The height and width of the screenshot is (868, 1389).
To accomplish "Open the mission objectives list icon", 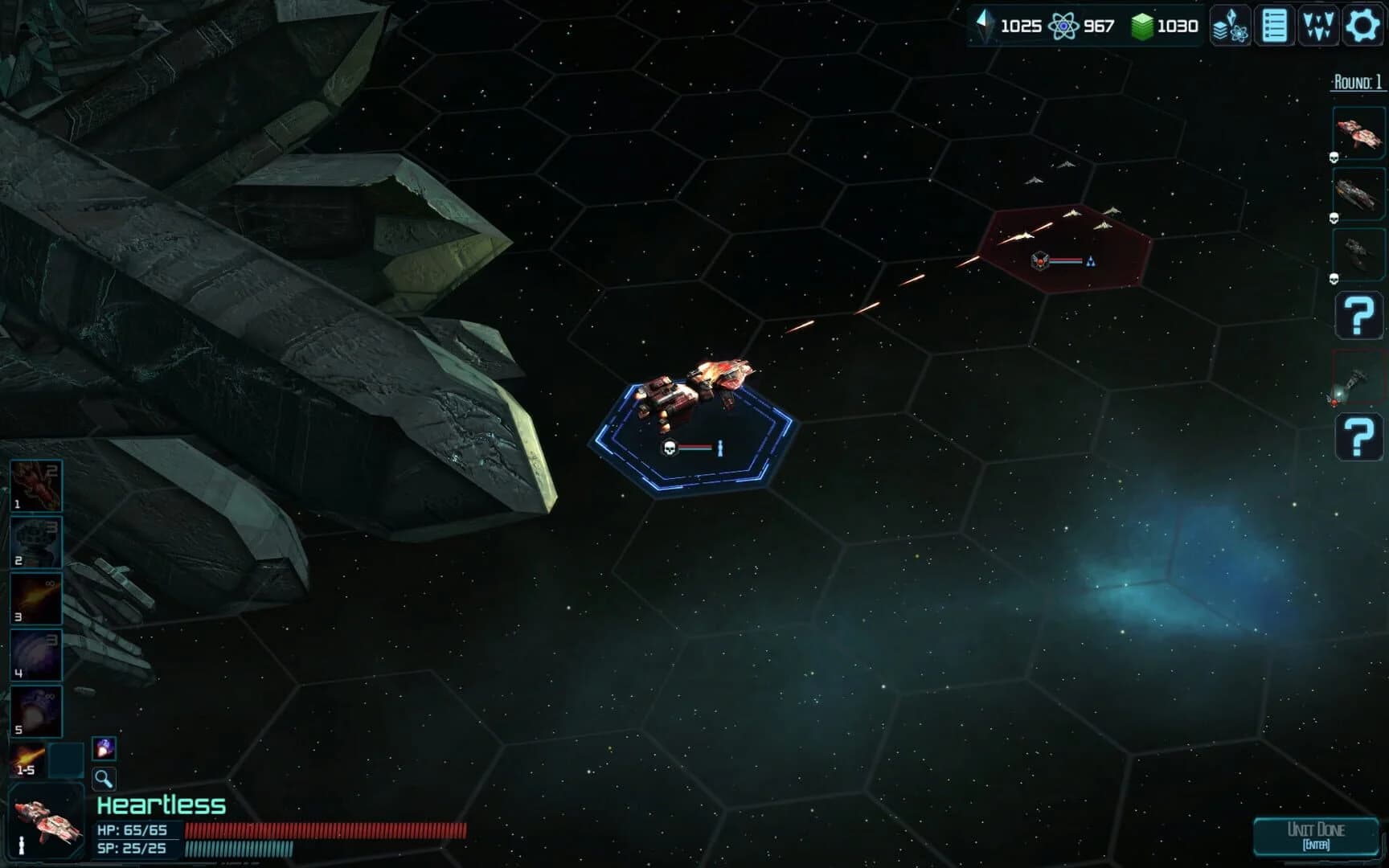I will [1274, 26].
